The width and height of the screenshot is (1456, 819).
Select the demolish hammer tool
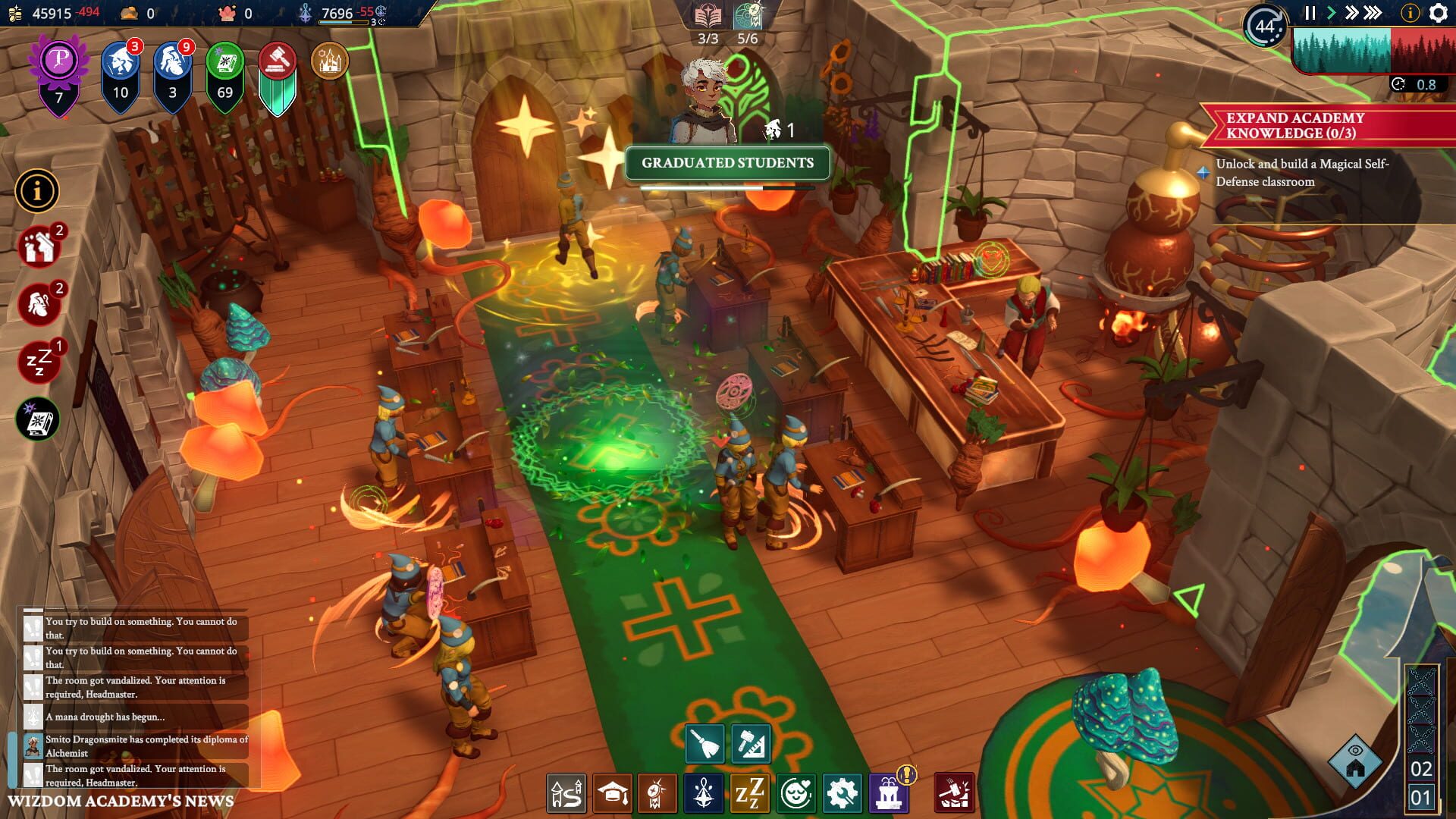coord(952,792)
